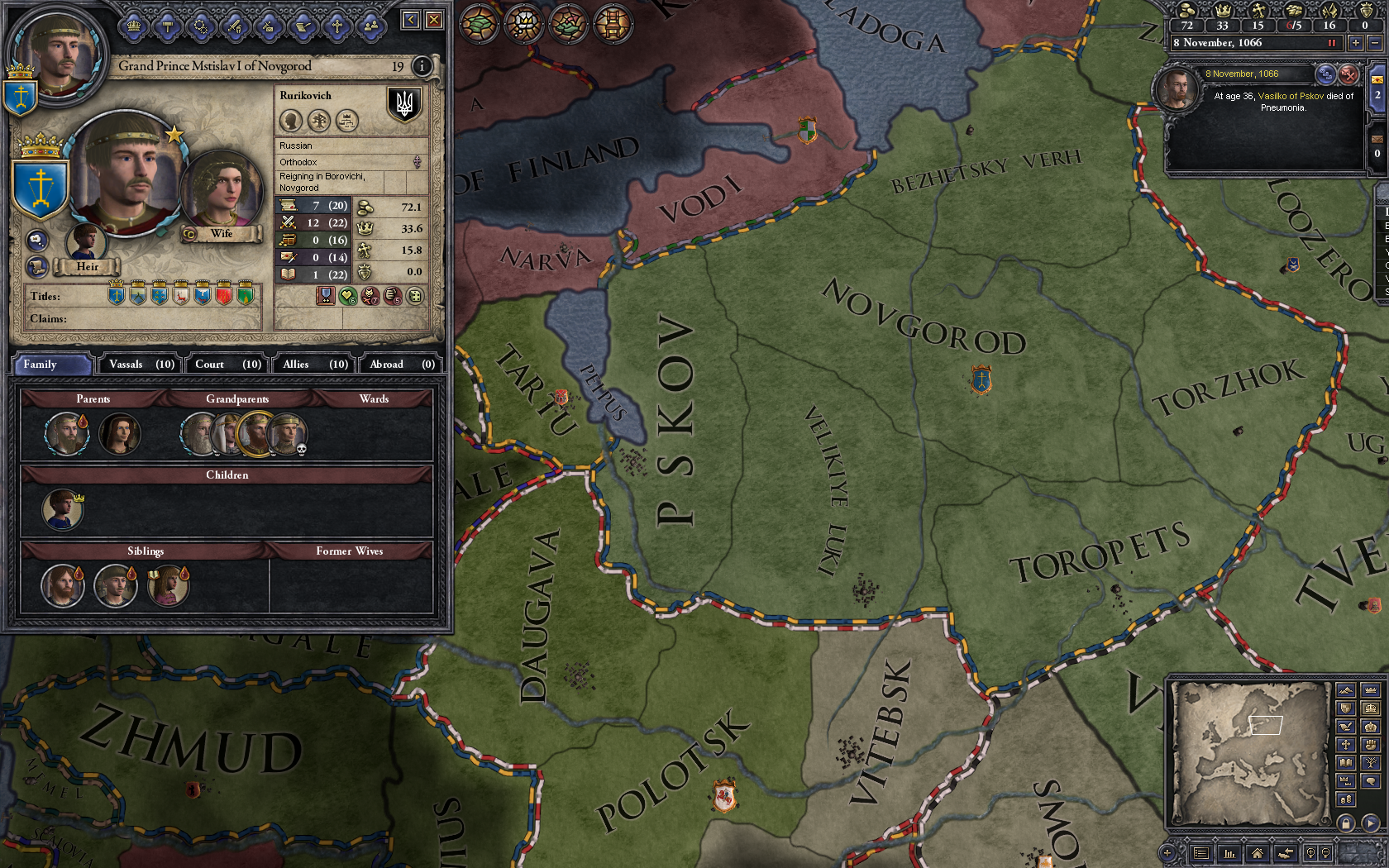Open the religious cross action icon
The width and height of the screenshot is (1389, 868).
(336, 26)
